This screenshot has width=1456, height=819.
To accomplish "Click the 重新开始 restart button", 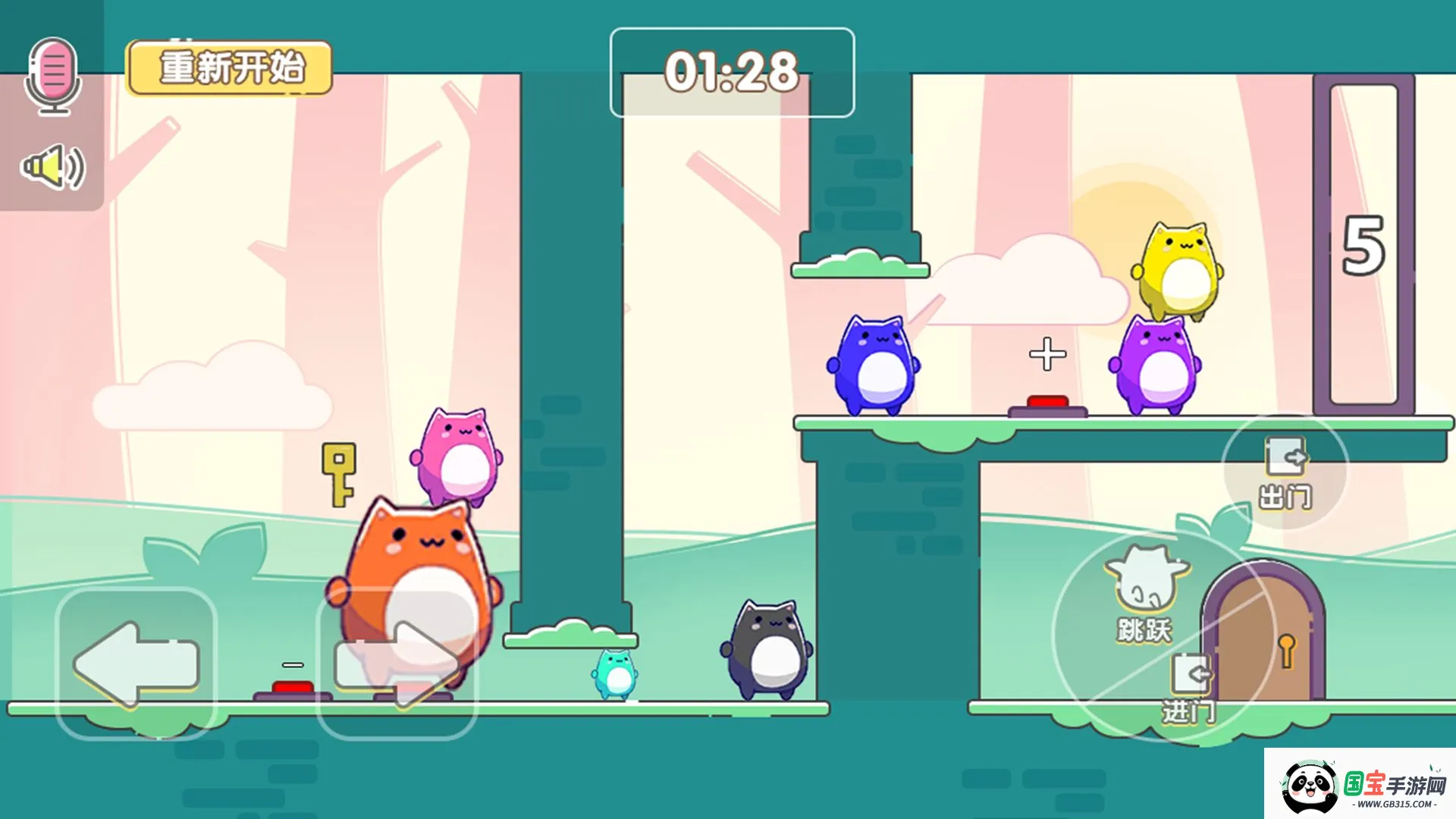I will tap(230, 68).
